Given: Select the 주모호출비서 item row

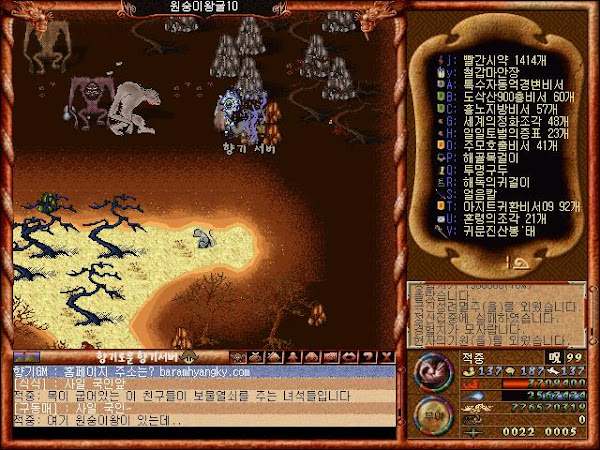Looking at the screenshot, I should tap(489, 145).
